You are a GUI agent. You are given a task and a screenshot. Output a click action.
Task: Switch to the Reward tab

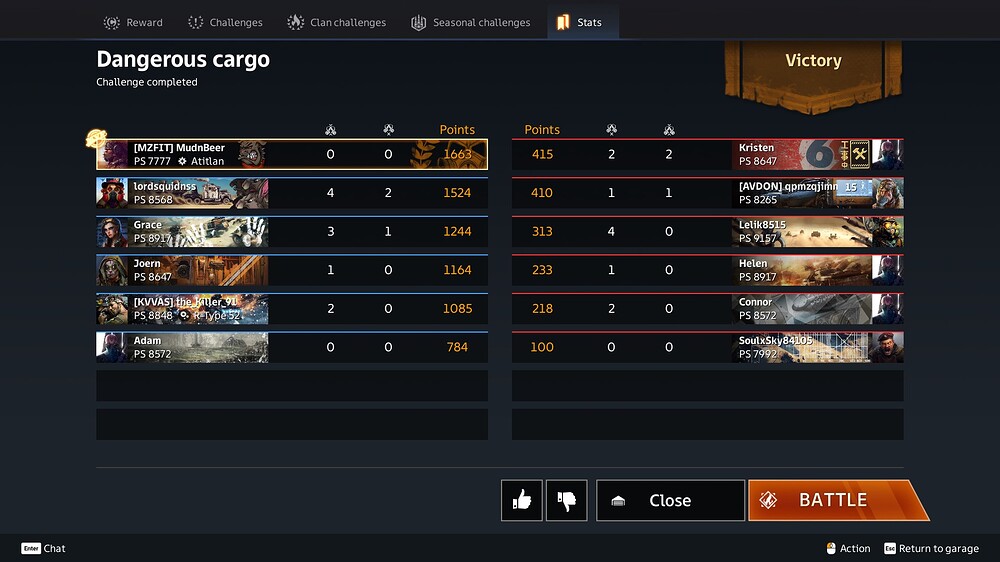tap(134, 22)
